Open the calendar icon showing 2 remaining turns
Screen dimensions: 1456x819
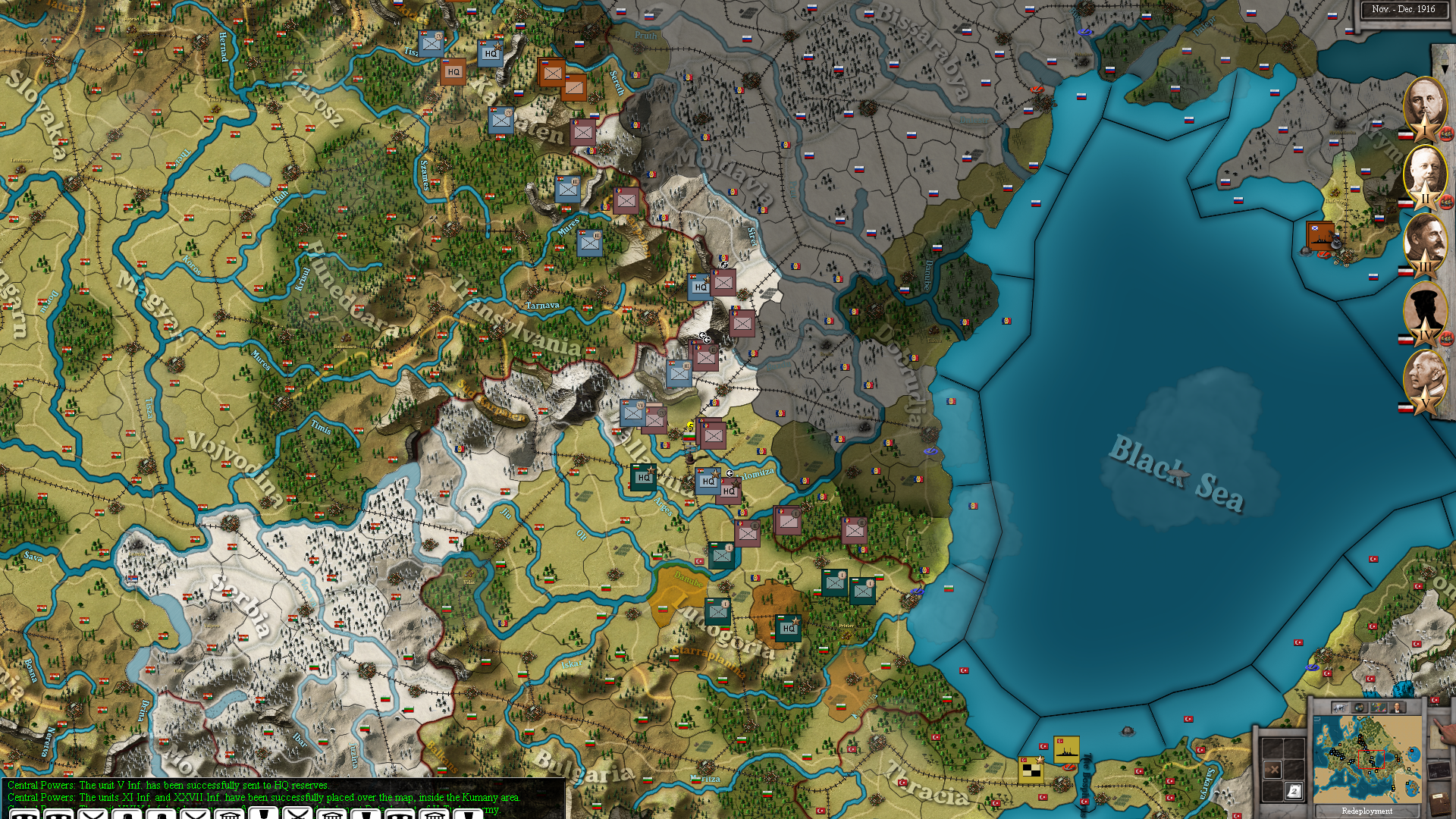(1294, 792)
